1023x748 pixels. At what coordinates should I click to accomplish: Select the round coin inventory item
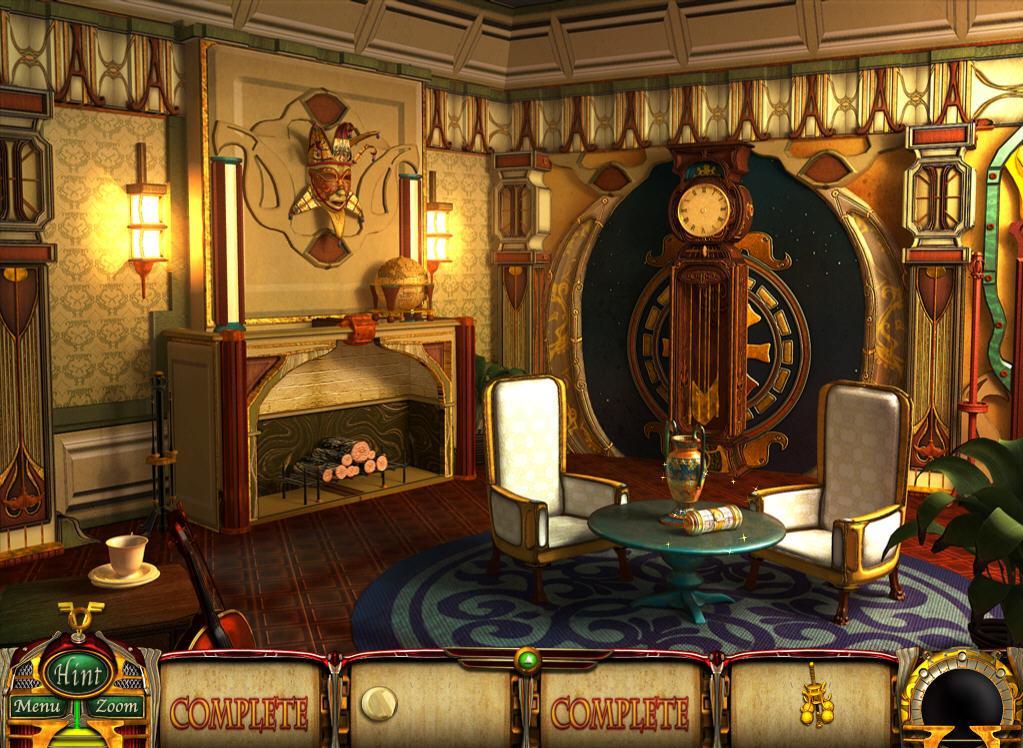click(x=379, y=703)
